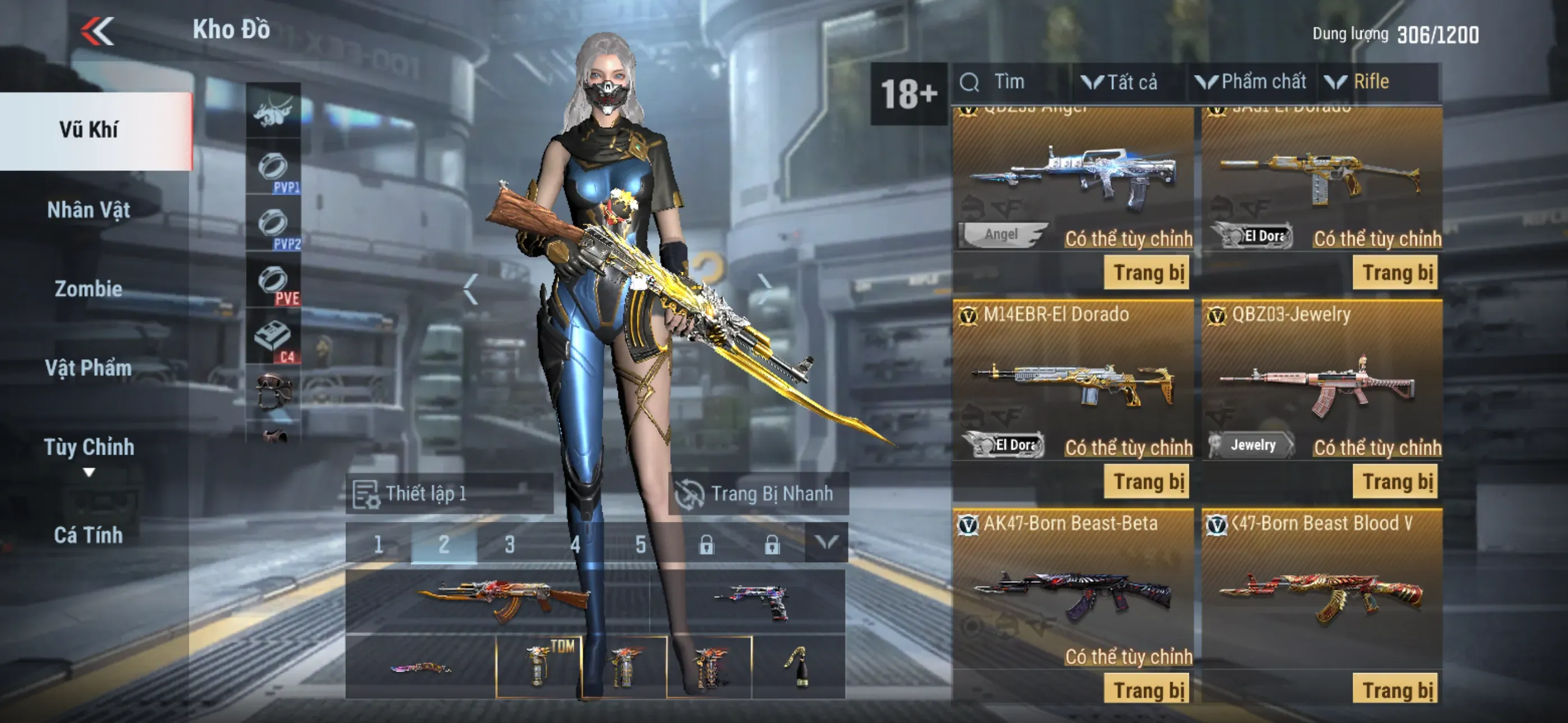Equip the QBZ03-Jewelry rifle

pos(1396,482)
